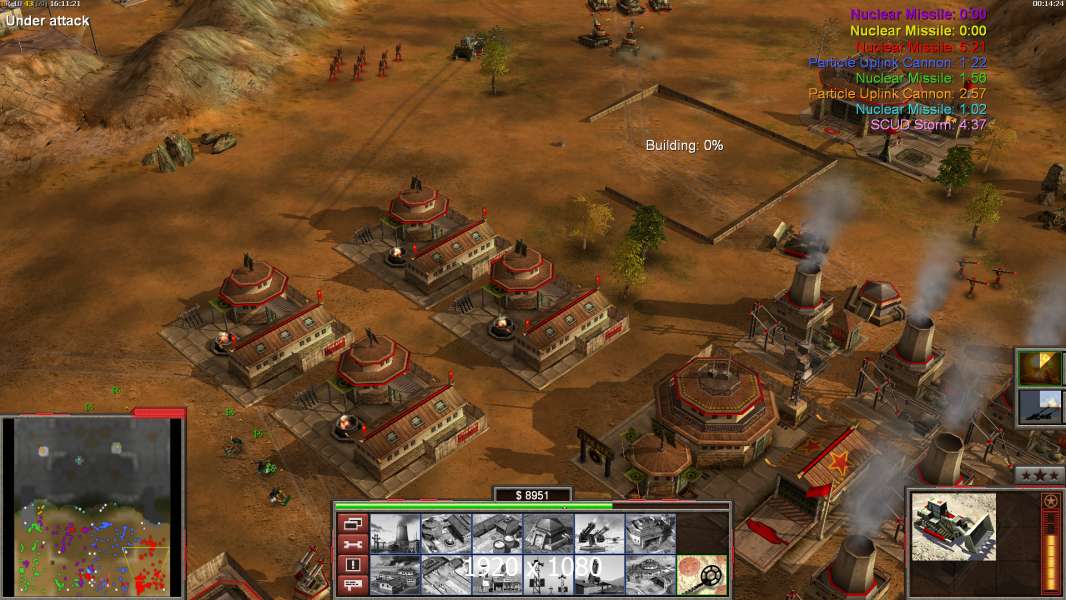Click the overlapping windows button
This screenshot has height=600, width=1066.
(x=353, y=523)
